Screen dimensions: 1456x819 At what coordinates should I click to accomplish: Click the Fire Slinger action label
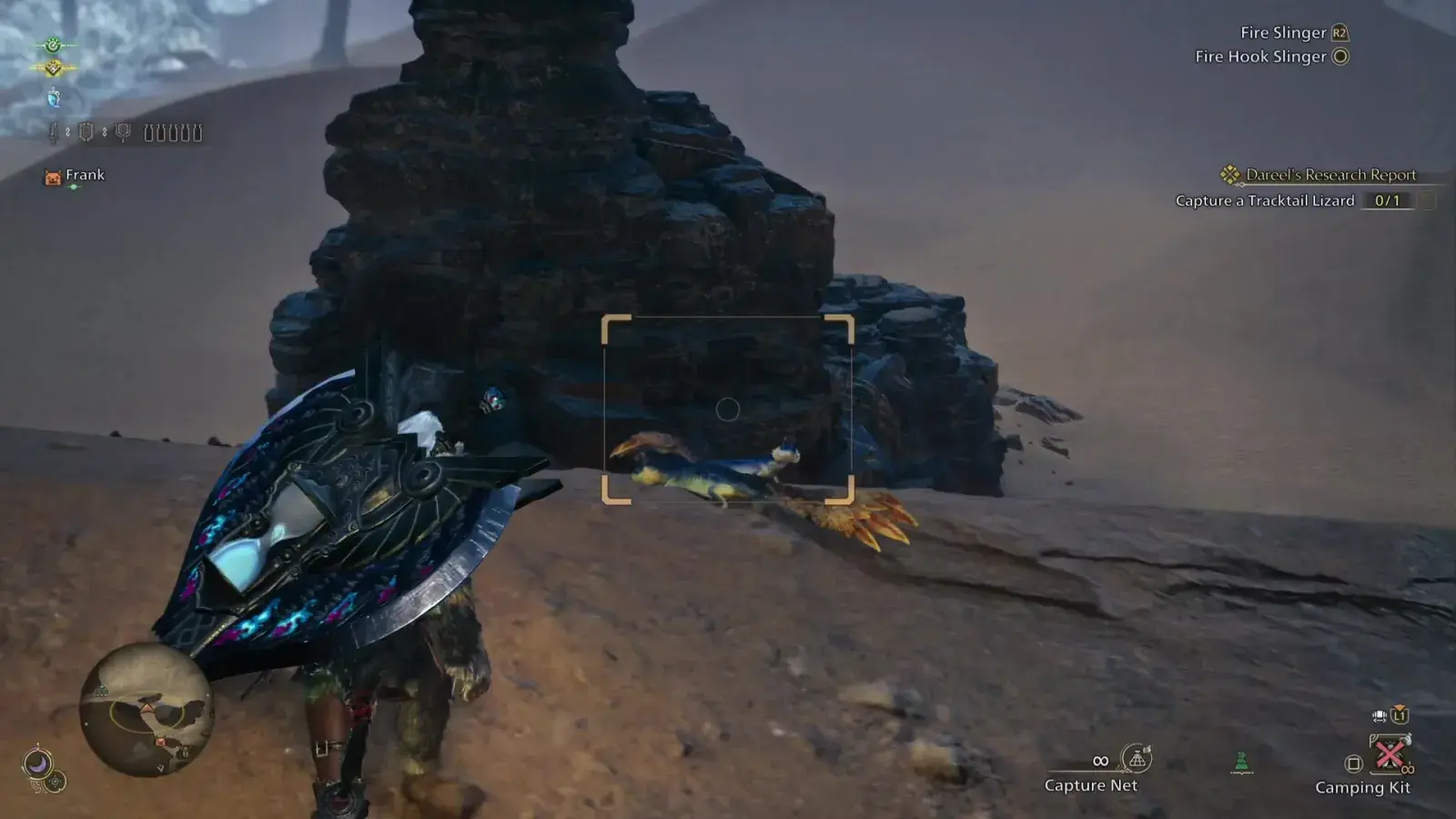[x=1283, y=33]
